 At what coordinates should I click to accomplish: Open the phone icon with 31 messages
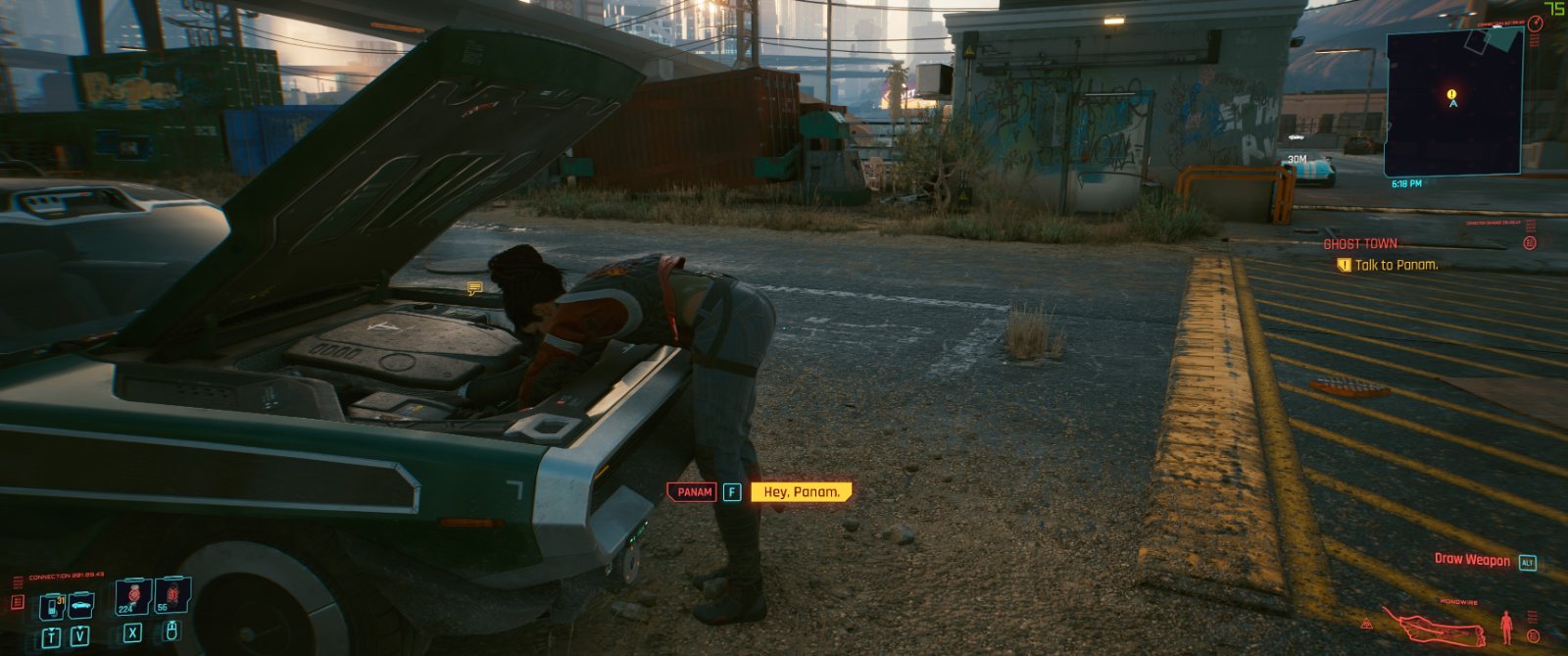click(x=52, y=607)
